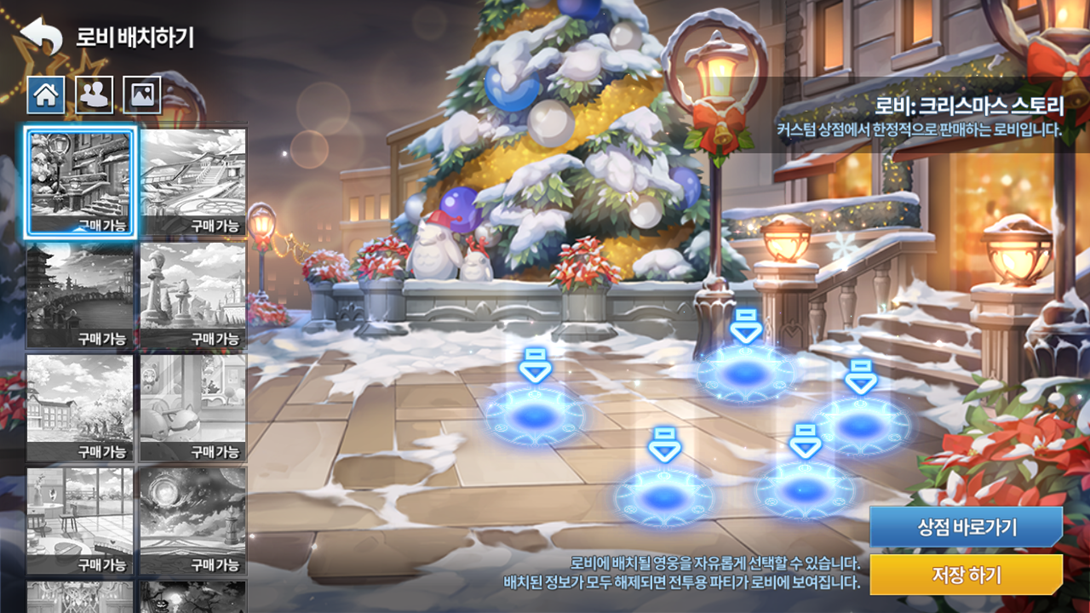Viewport: 1090px width, 613px height.
Task: Click the 상점 바로가기 shop shortcut button
Action: [x=965, y=527]
